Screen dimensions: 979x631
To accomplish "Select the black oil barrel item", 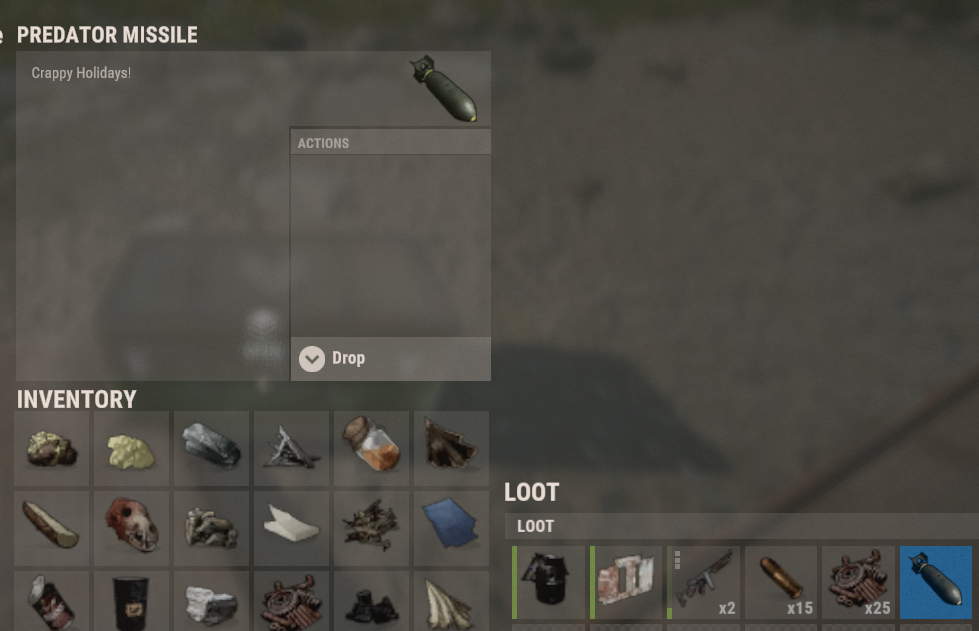I will pos(132,602).
